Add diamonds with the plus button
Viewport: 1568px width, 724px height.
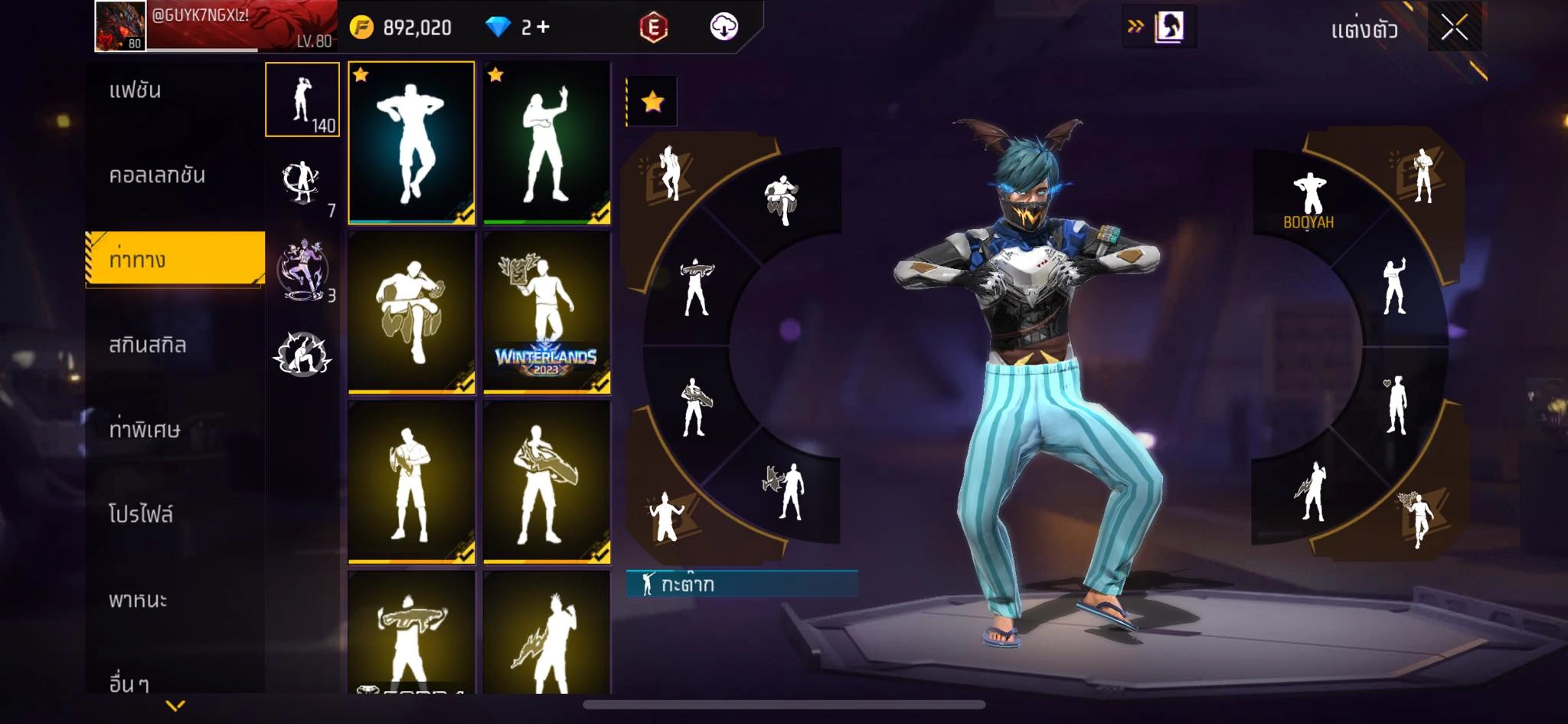click(x=543, y=28)
